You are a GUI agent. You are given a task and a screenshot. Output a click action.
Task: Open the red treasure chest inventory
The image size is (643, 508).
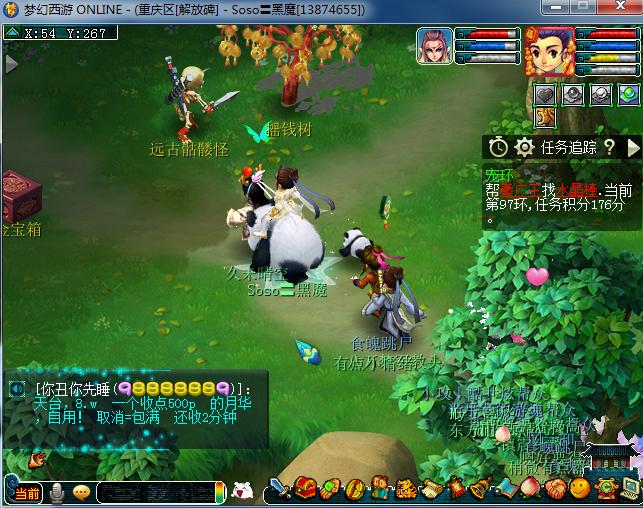[x=304, y=489]
